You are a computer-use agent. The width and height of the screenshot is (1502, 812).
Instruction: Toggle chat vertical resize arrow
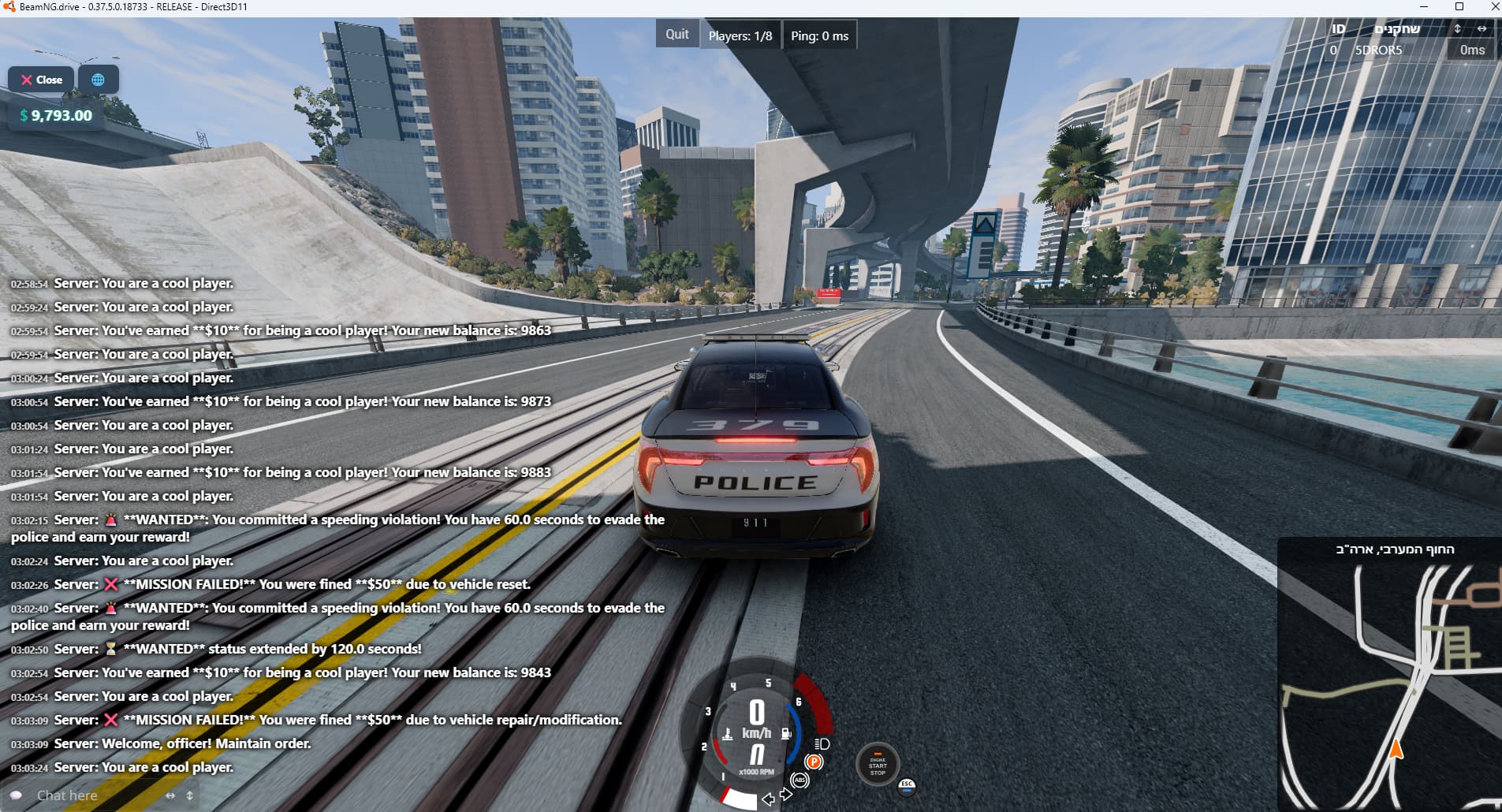189,795
